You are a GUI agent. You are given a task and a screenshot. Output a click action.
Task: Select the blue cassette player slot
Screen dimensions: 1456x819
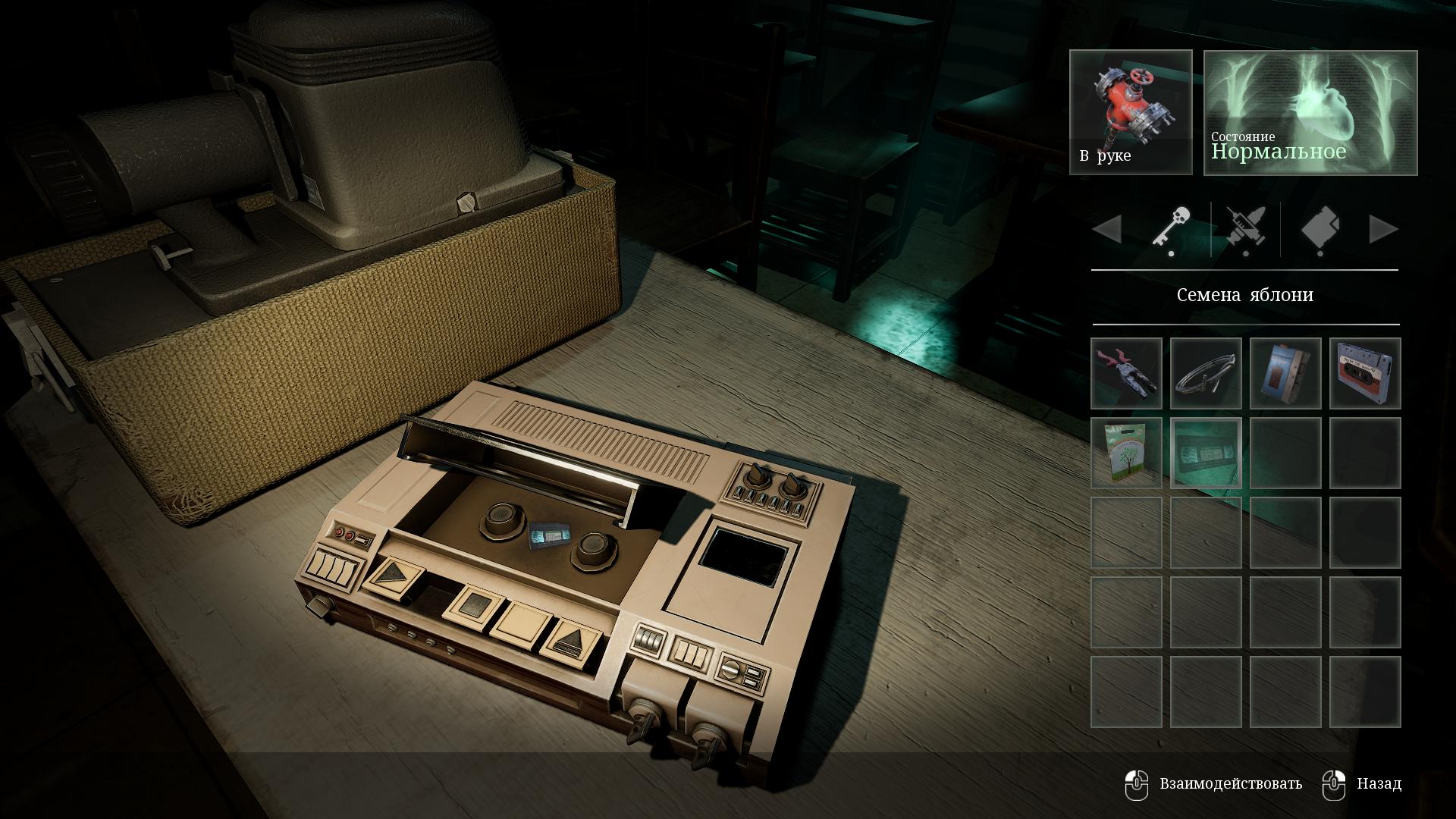pos(1285,373)
